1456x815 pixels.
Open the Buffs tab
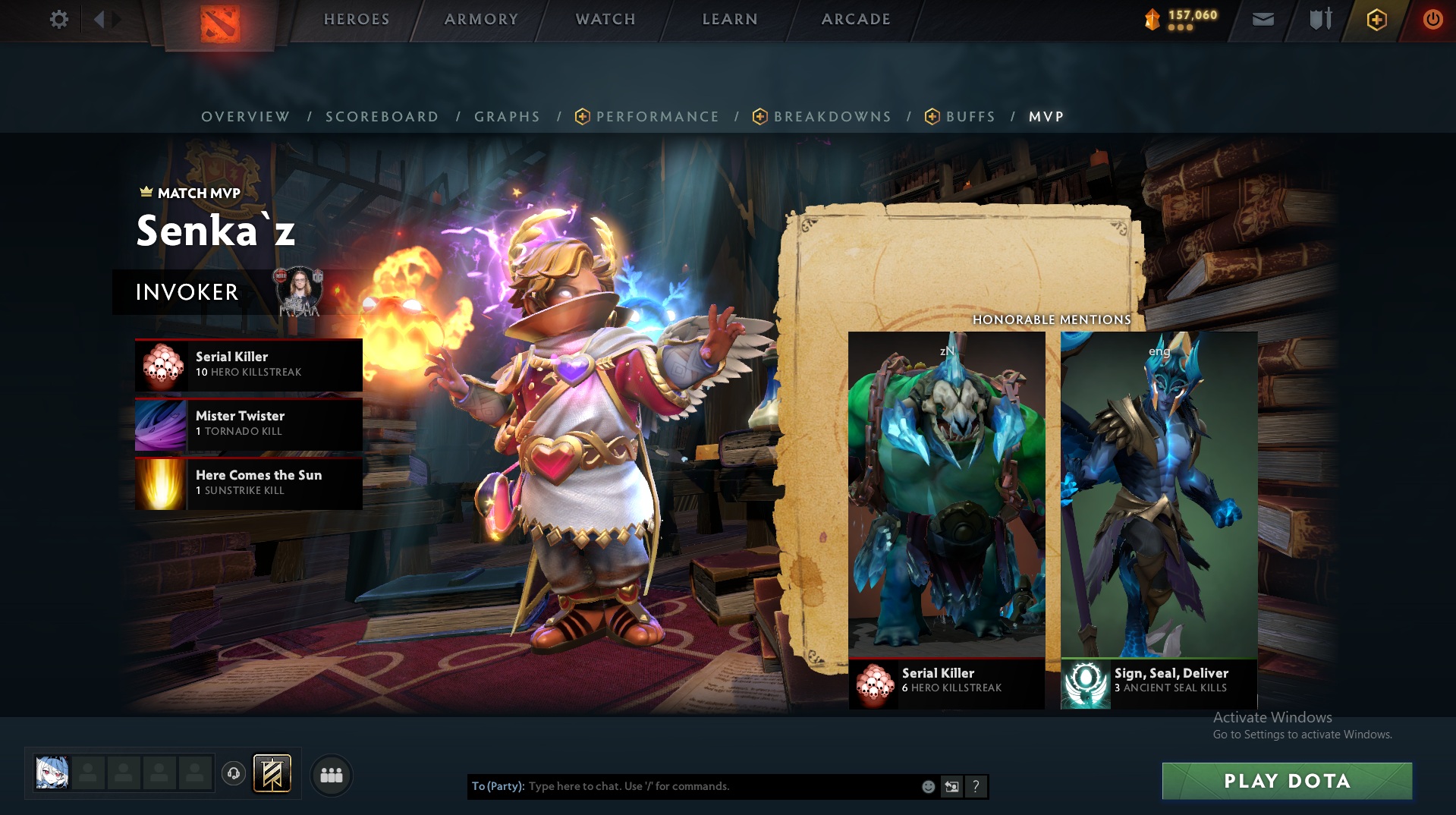(x=970, y=117)
